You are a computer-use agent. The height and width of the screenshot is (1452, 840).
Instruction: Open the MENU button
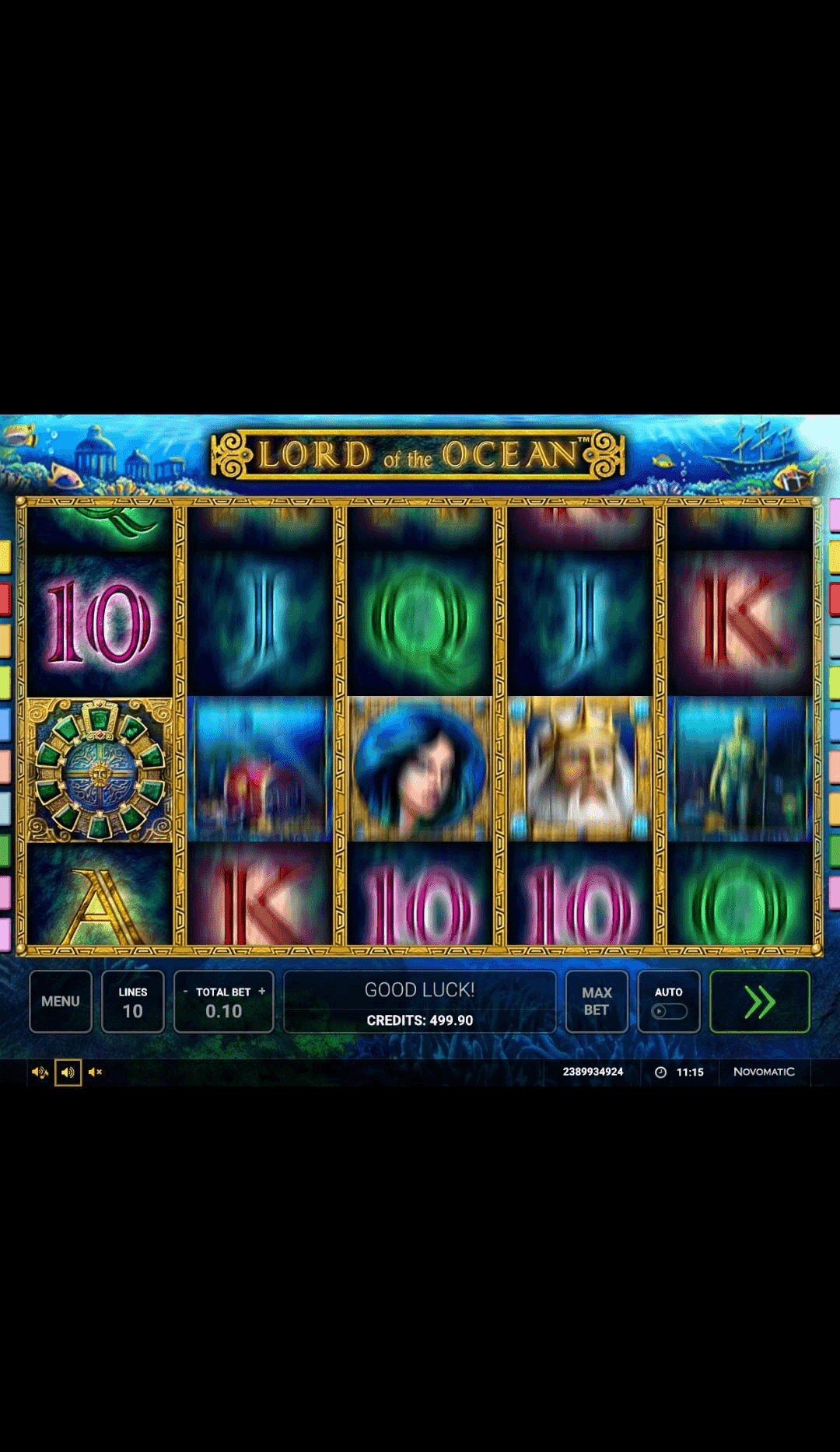[x=61, y=1001]
